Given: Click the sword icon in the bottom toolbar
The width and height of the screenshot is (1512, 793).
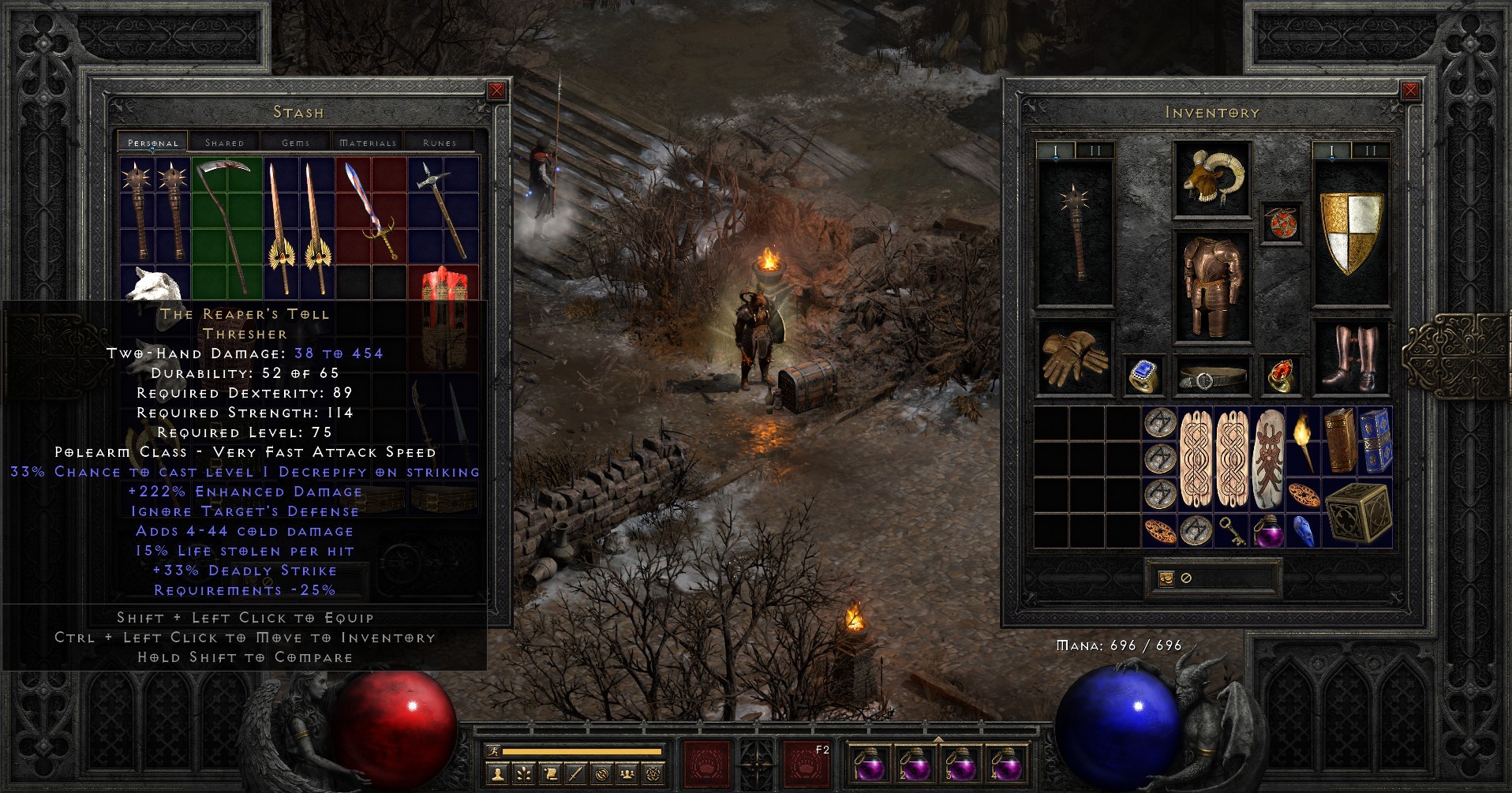Looking at the screenshot, I should coord(576,773).
